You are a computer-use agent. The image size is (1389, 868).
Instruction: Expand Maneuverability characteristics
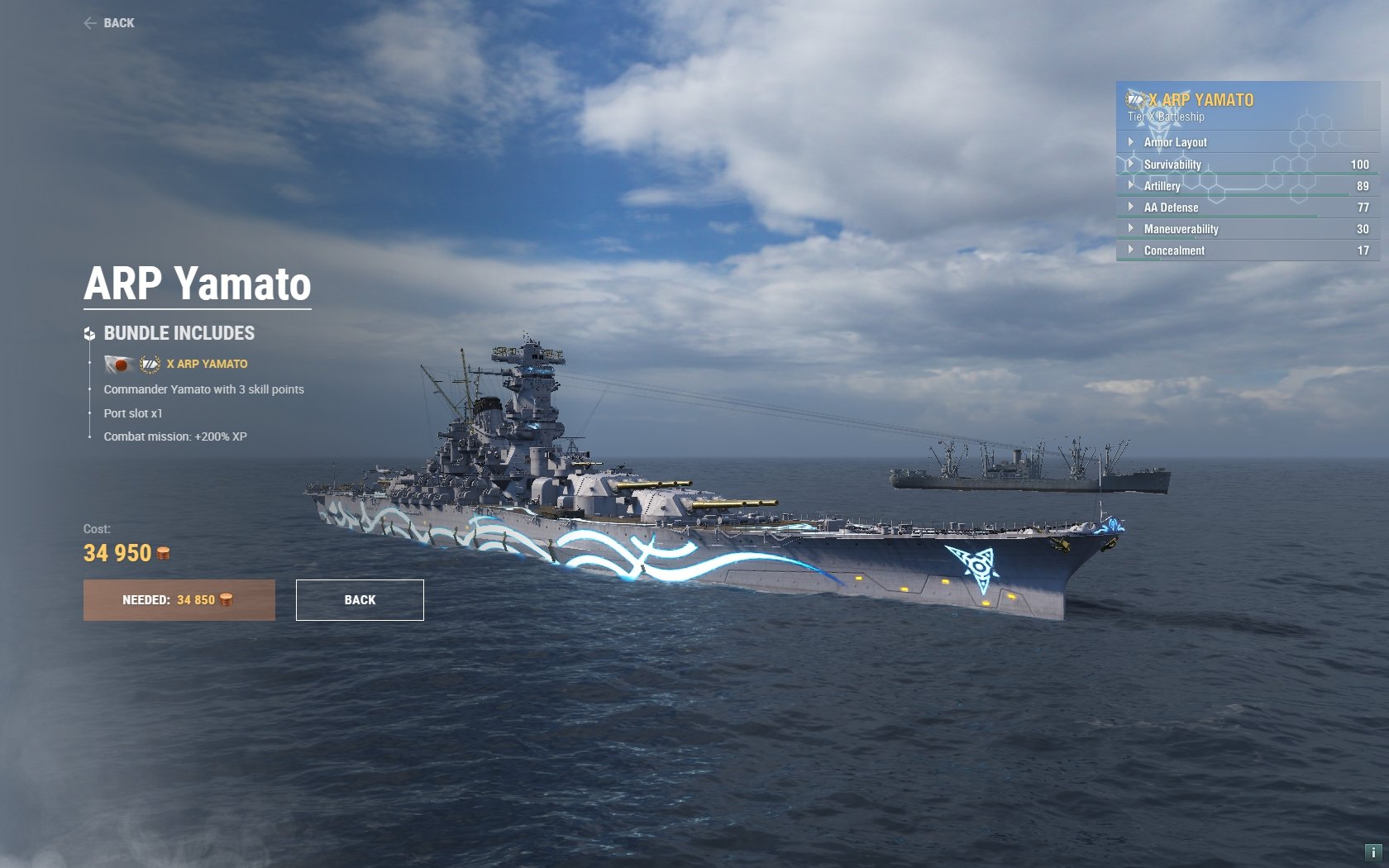1180,229
